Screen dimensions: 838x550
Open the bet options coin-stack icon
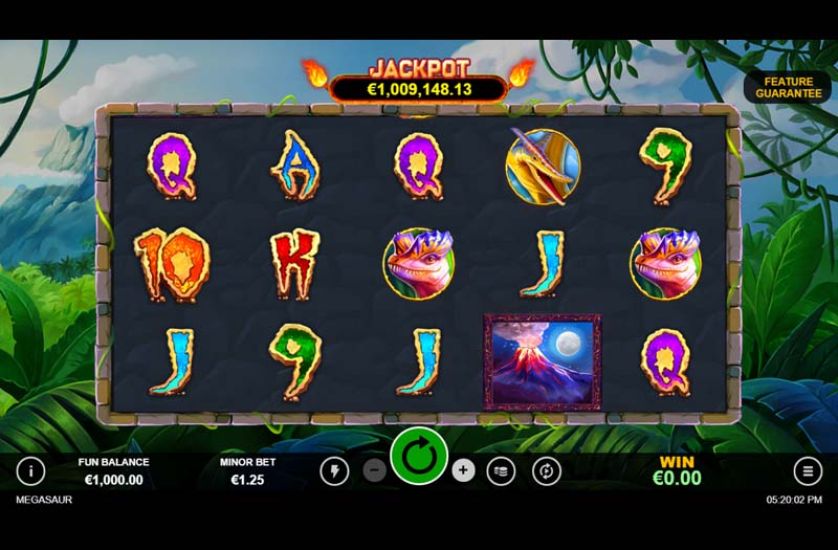pos(501,470)
